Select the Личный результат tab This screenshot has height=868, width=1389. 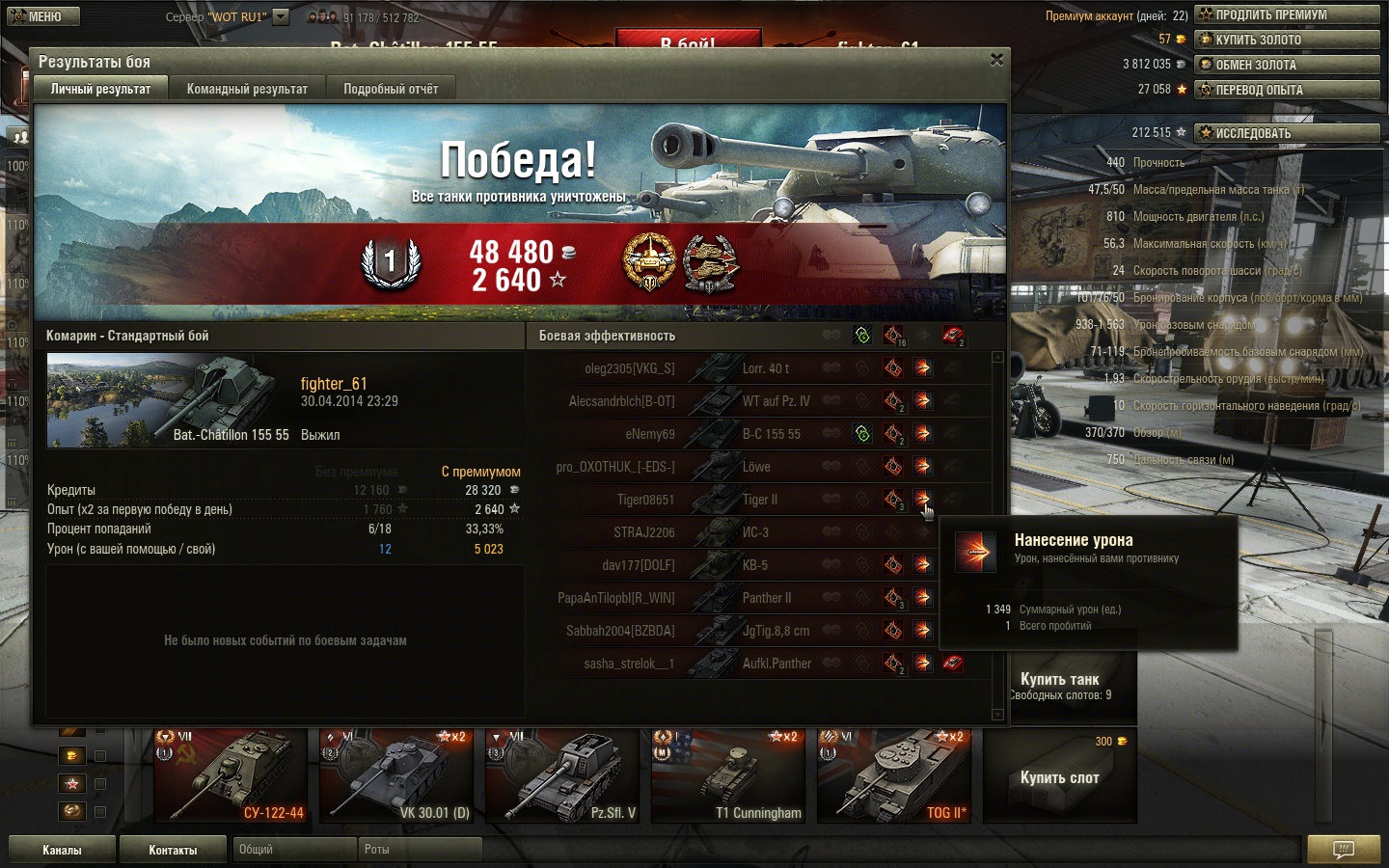100,89
